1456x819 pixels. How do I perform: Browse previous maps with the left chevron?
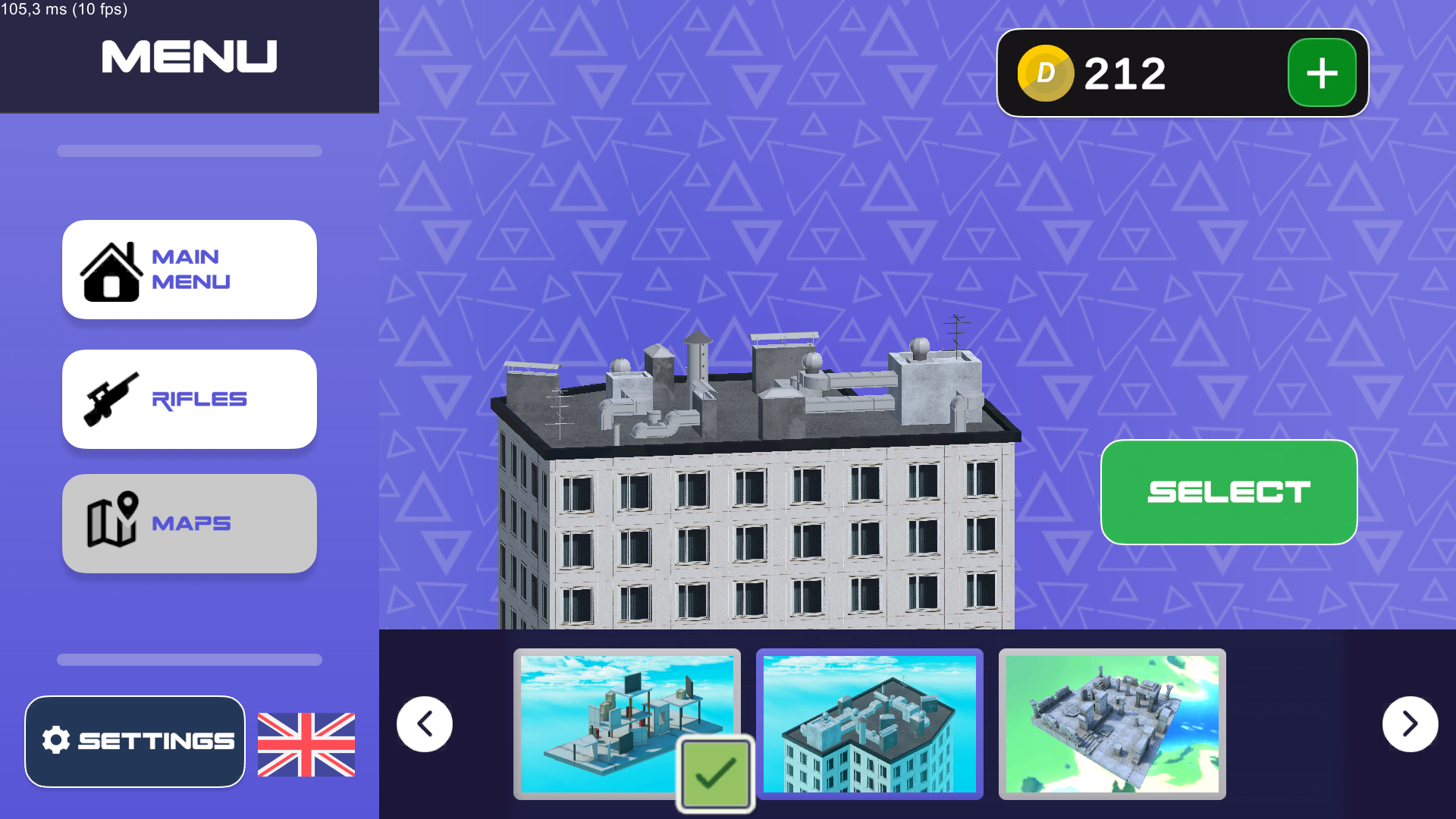click(424, 723)
